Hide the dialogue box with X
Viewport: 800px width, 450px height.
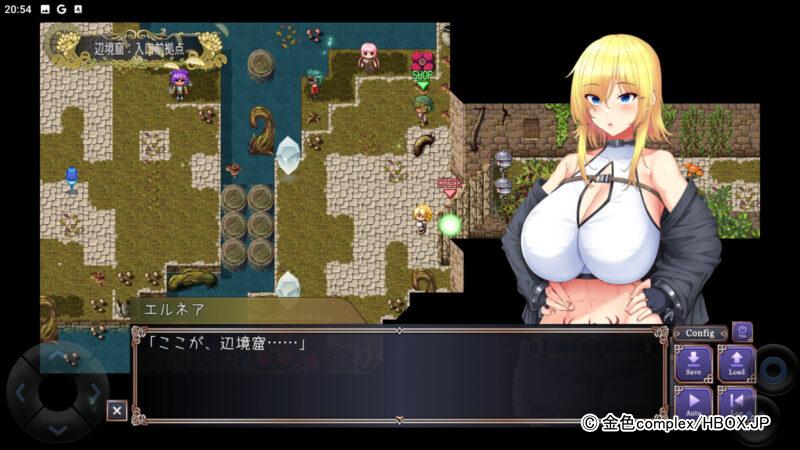117,410
